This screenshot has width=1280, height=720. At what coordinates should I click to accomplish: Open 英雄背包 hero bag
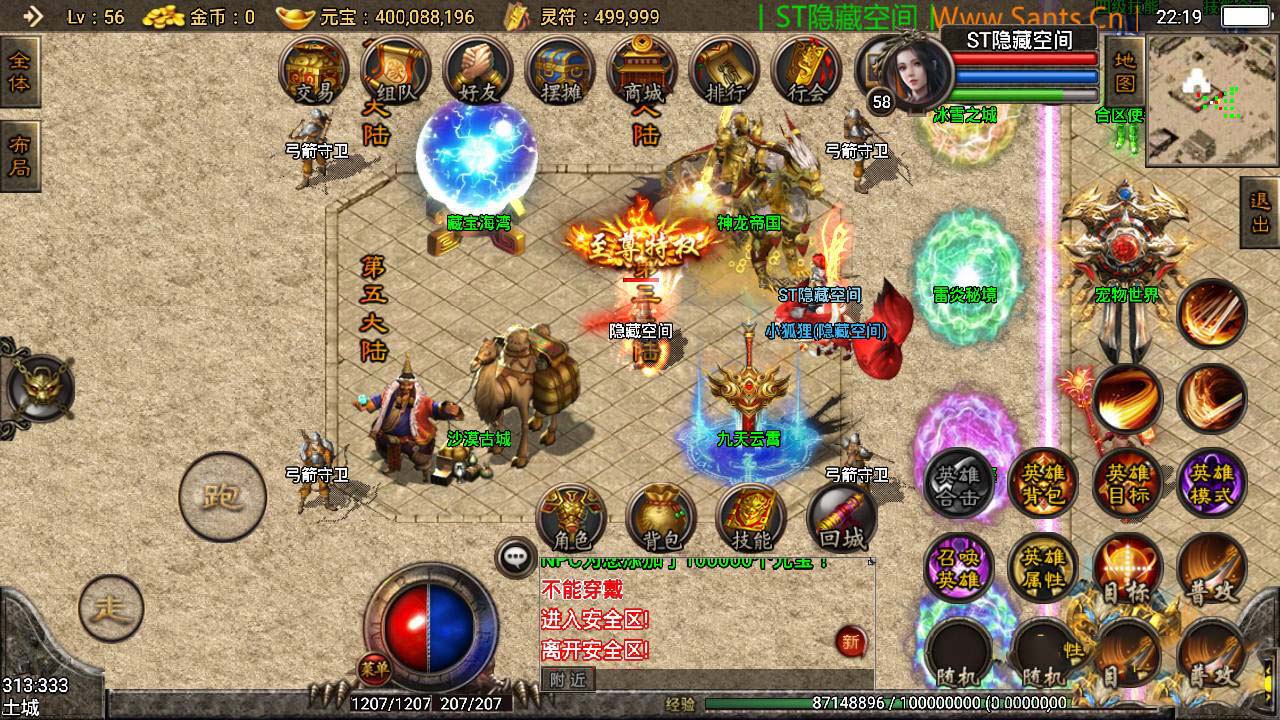(x=1043, y=484)
